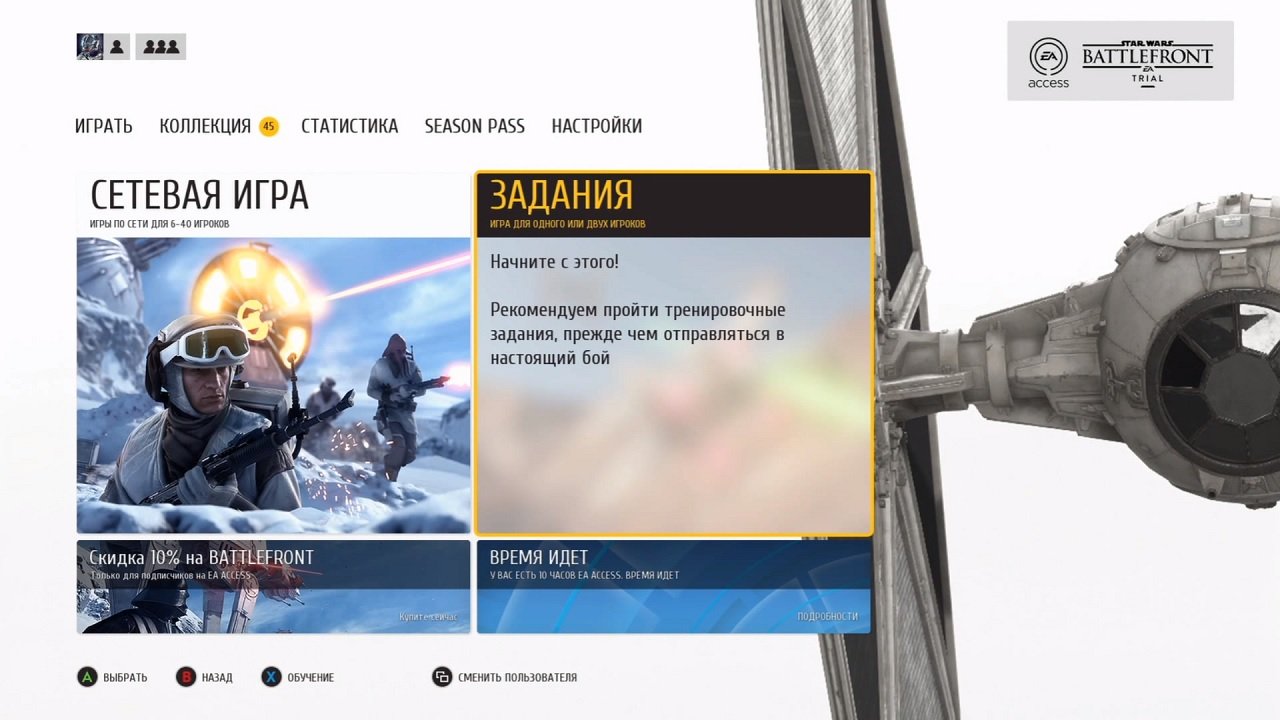Select the Скидка 10% на BATTLEFRONT banner

pos(273,585)
